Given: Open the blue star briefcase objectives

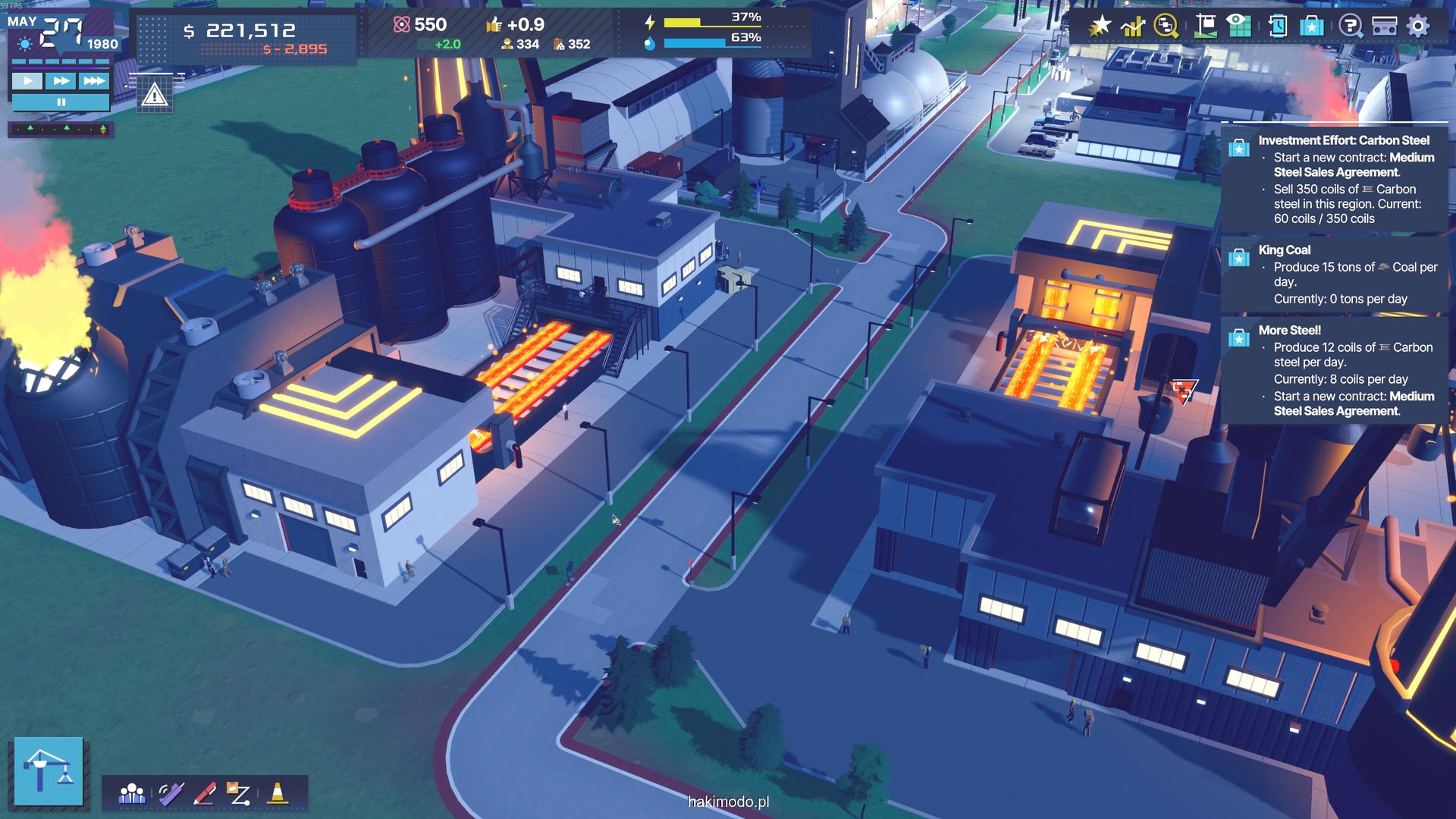Looking at the screenshot, I should point(1311,27).
